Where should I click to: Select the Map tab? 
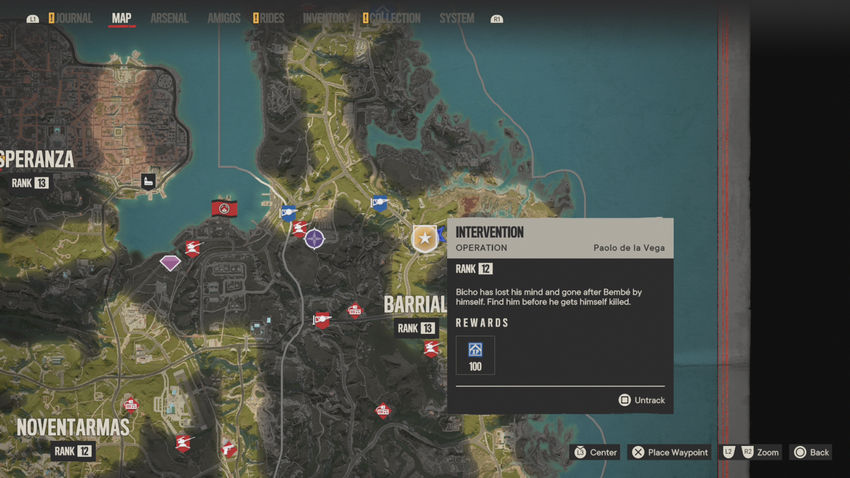121,18
